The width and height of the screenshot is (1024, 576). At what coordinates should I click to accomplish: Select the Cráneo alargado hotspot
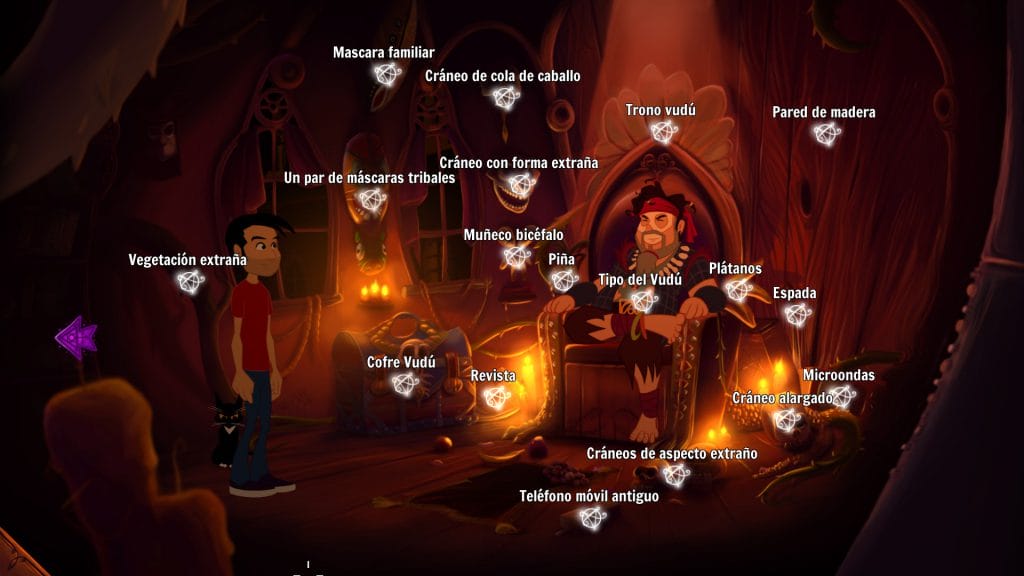[789, 420]
